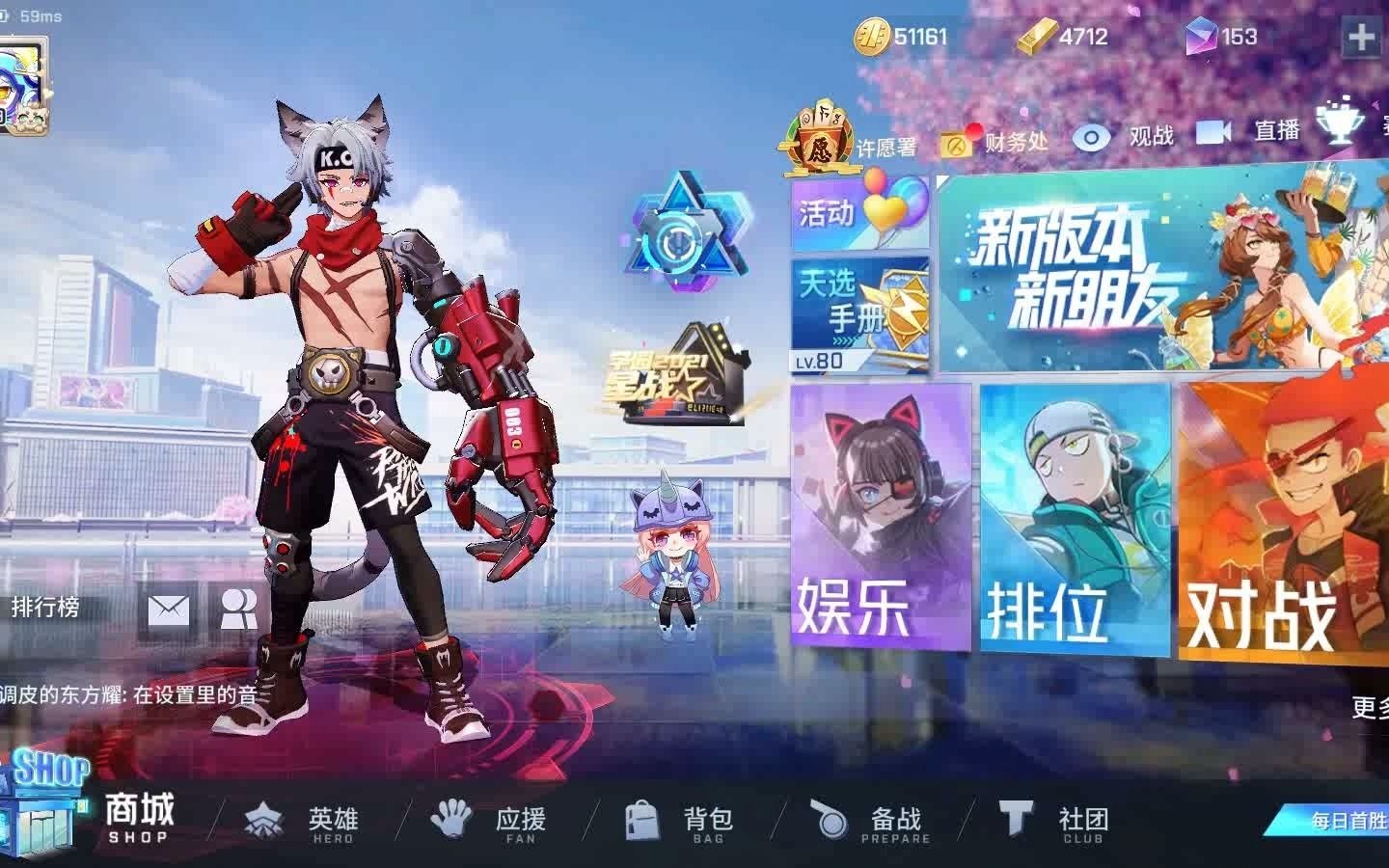Screen dimensions: 1389x868
Task: Click the 每日首胜 daily first-win banner
Action: [x=1350, y=820]
